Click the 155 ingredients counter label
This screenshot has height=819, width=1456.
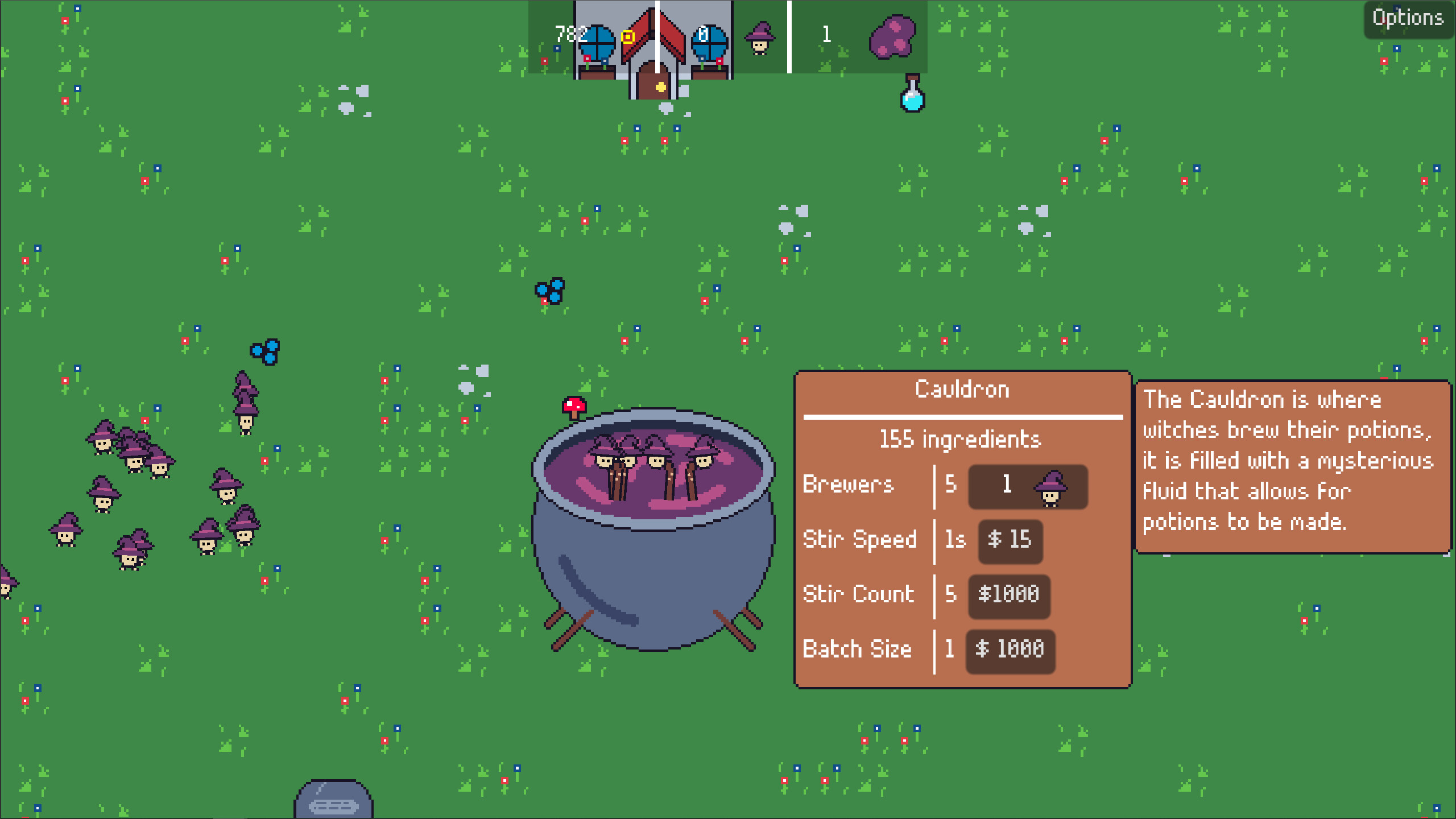[961, 439]
